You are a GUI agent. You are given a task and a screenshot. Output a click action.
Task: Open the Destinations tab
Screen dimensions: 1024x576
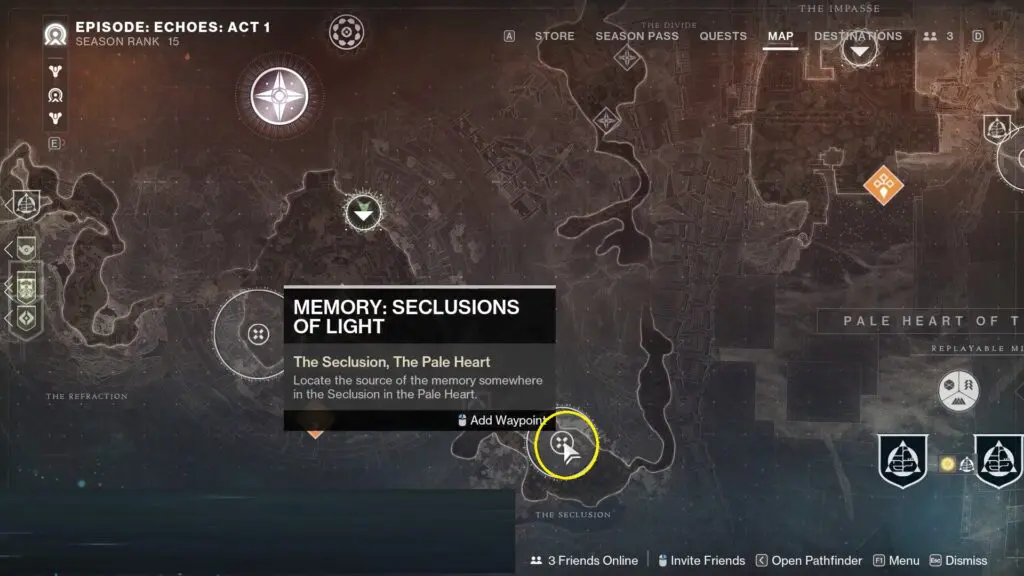pyautogui.click(x=858, y=36)
